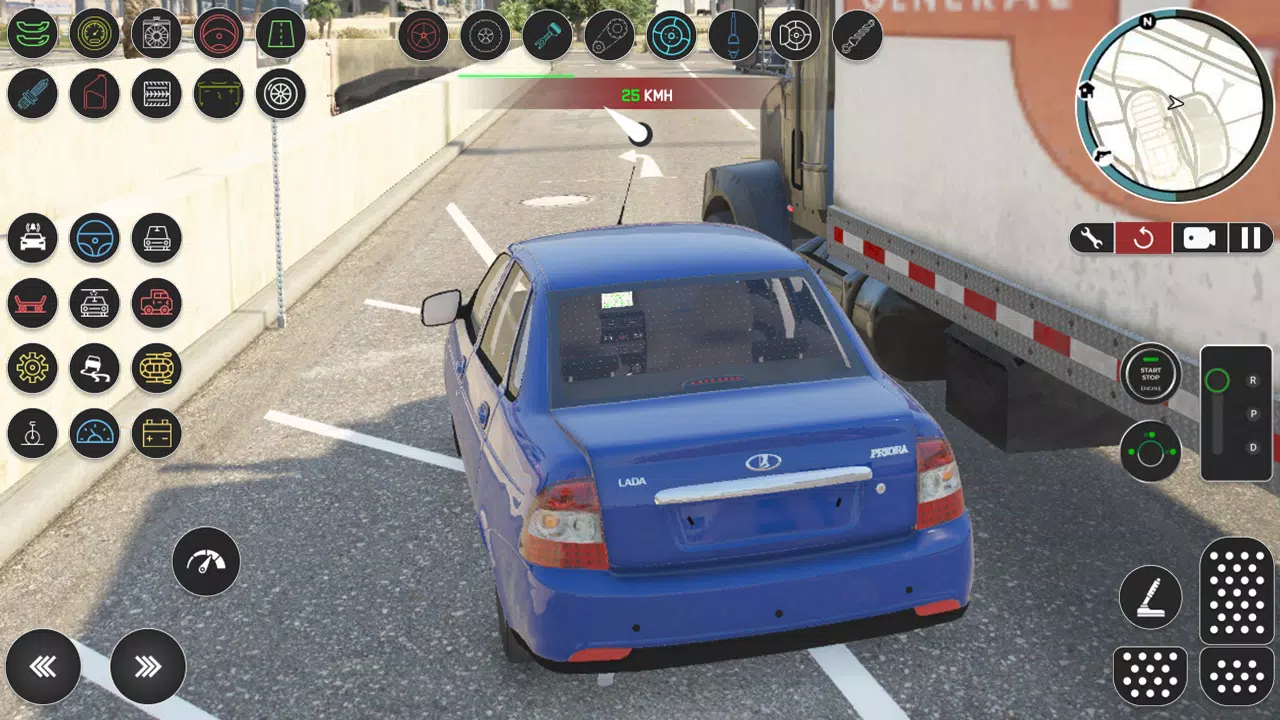This screenshot has width=1280, height=720.
Task: Turn left with the double-arrow button
Action: coord(43,666)
